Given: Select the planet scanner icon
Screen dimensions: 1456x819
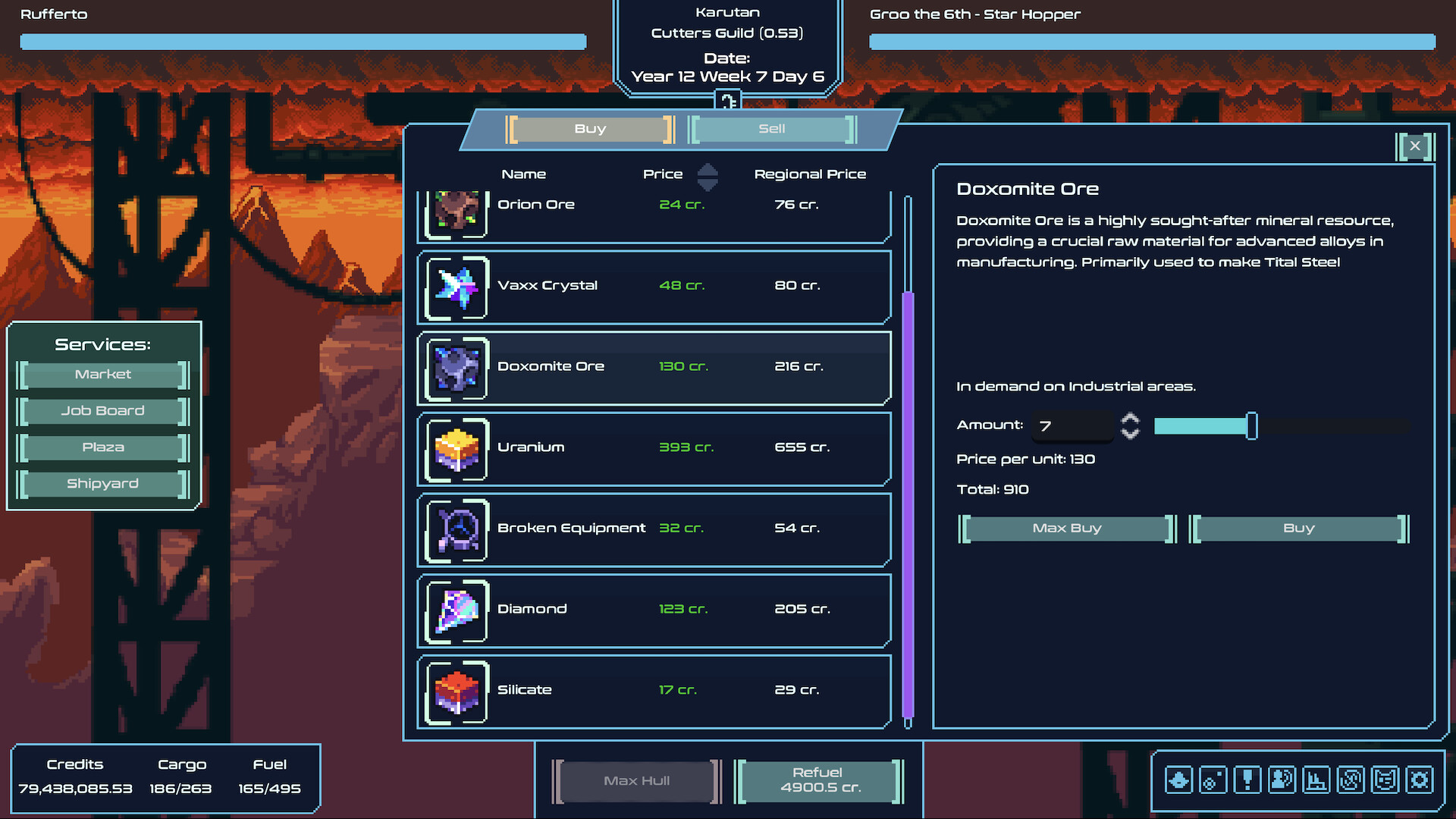Looking at the screenshot, I should (1213, 780).
